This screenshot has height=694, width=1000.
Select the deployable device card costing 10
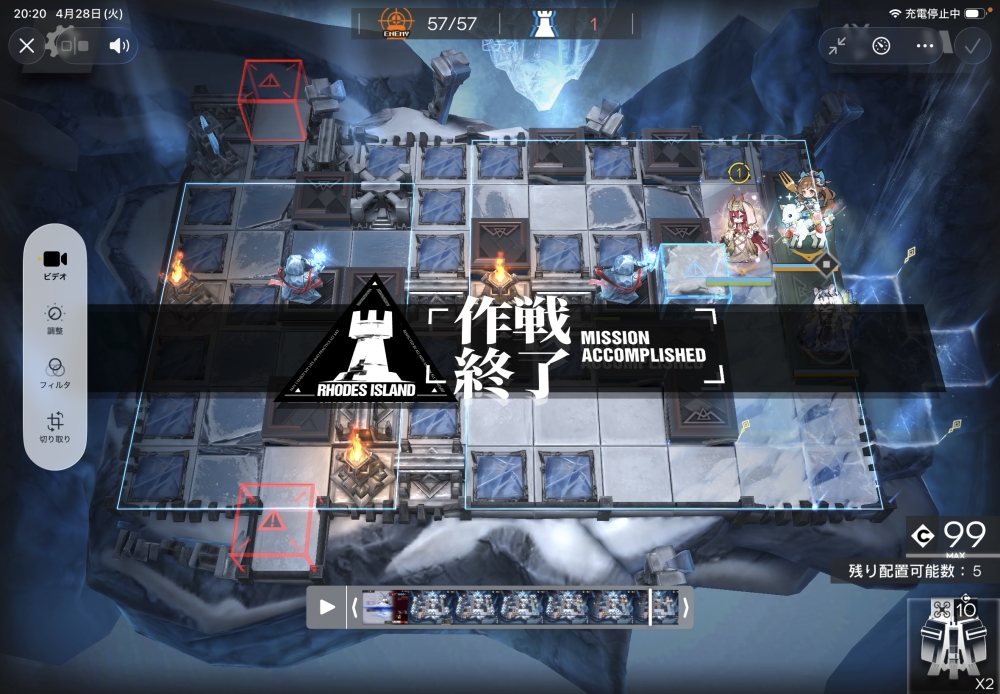(952, 642)
